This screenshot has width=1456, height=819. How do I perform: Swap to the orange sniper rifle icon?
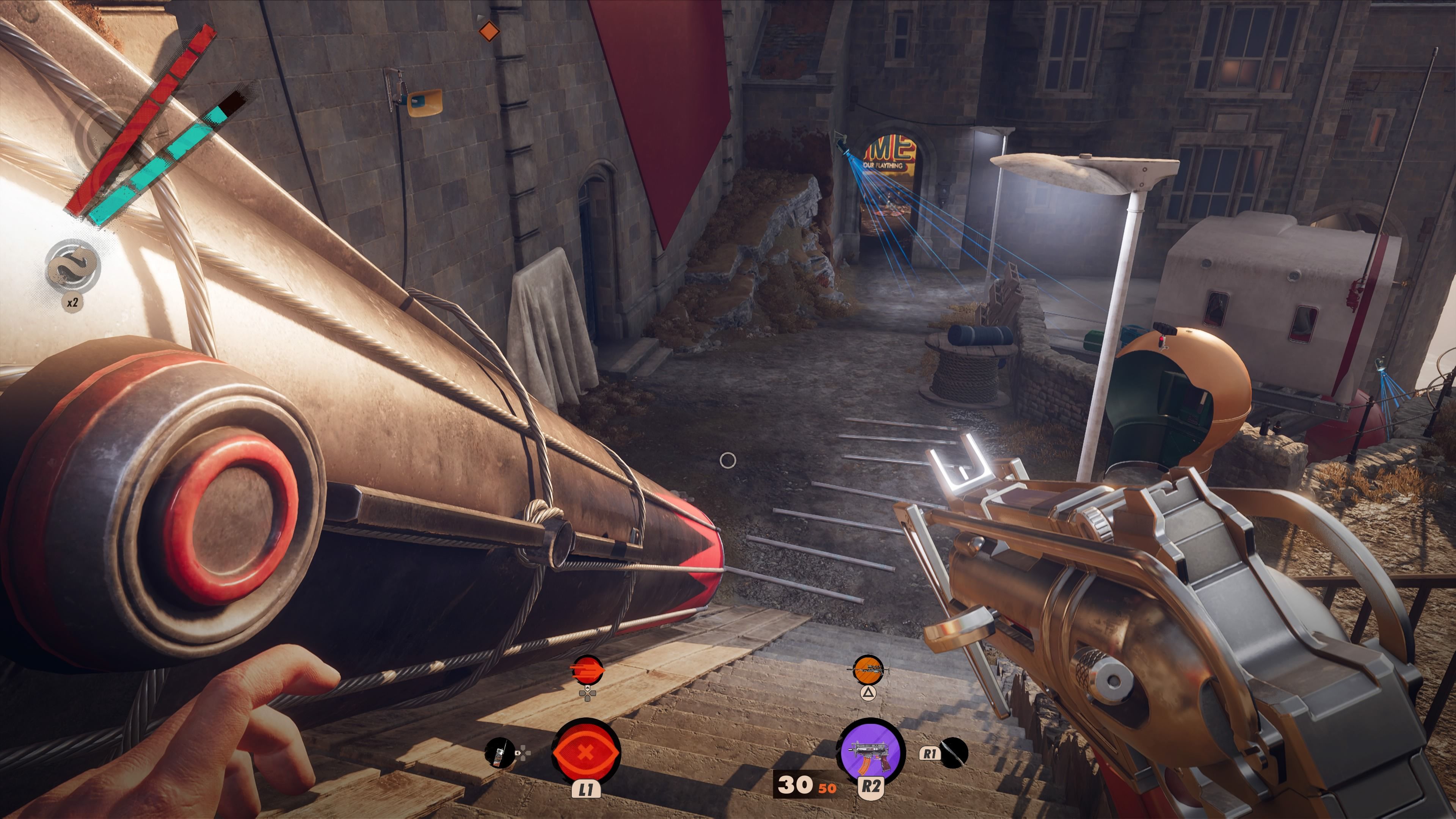click(868, 671)
